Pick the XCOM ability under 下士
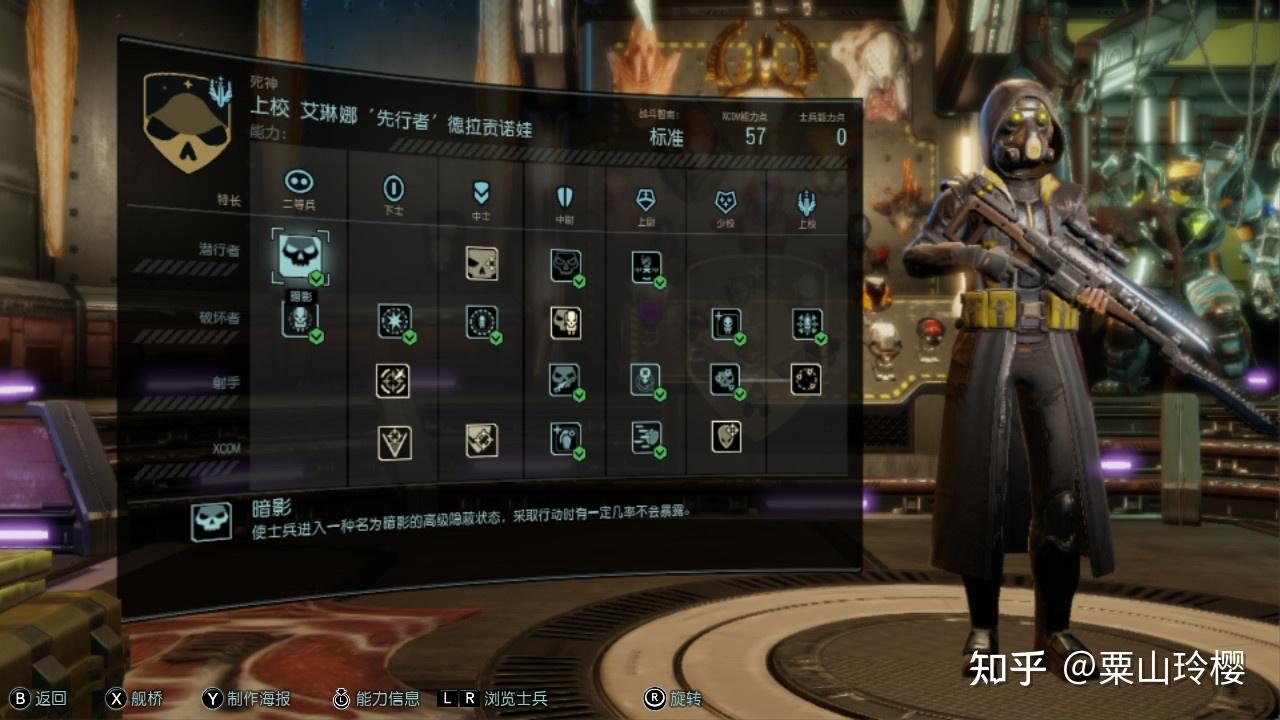This screenshot has height=720, width=1280. tap(394, 442)
